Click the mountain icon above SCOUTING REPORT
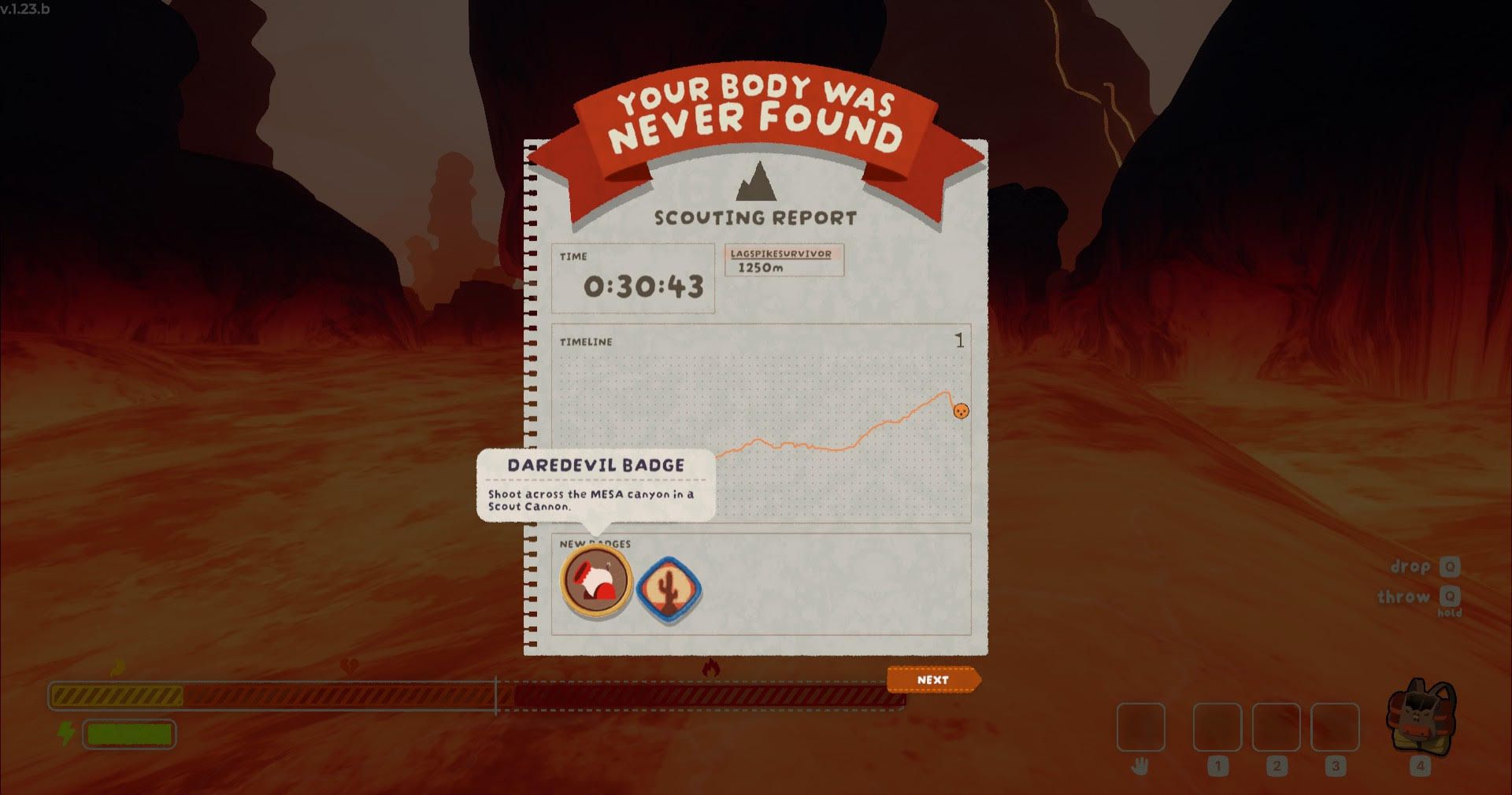The width and height of the screenshot is (1512, 795). pyautogui.click(x=757, y=183)
